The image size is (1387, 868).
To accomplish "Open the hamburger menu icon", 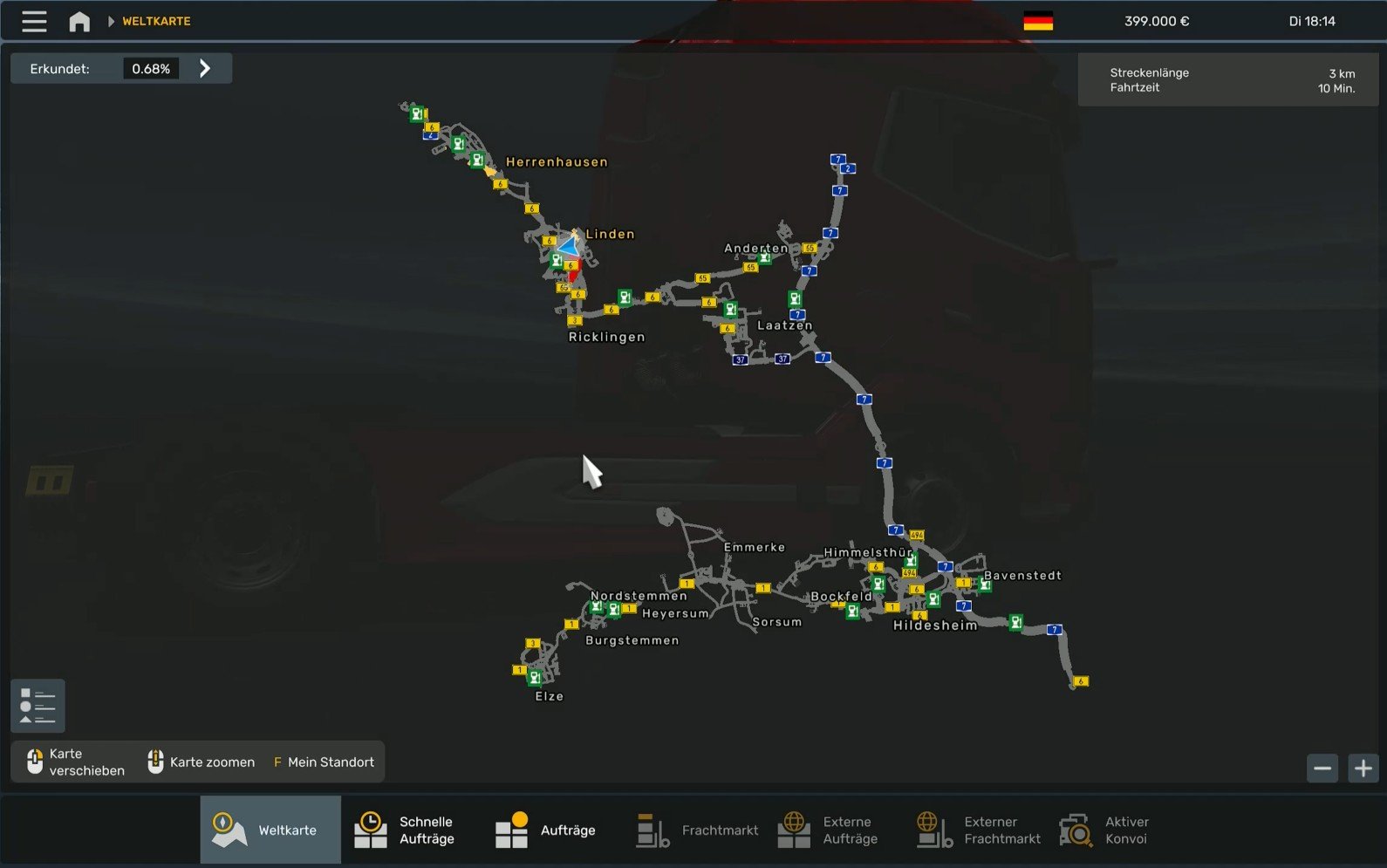I will 33,20.
